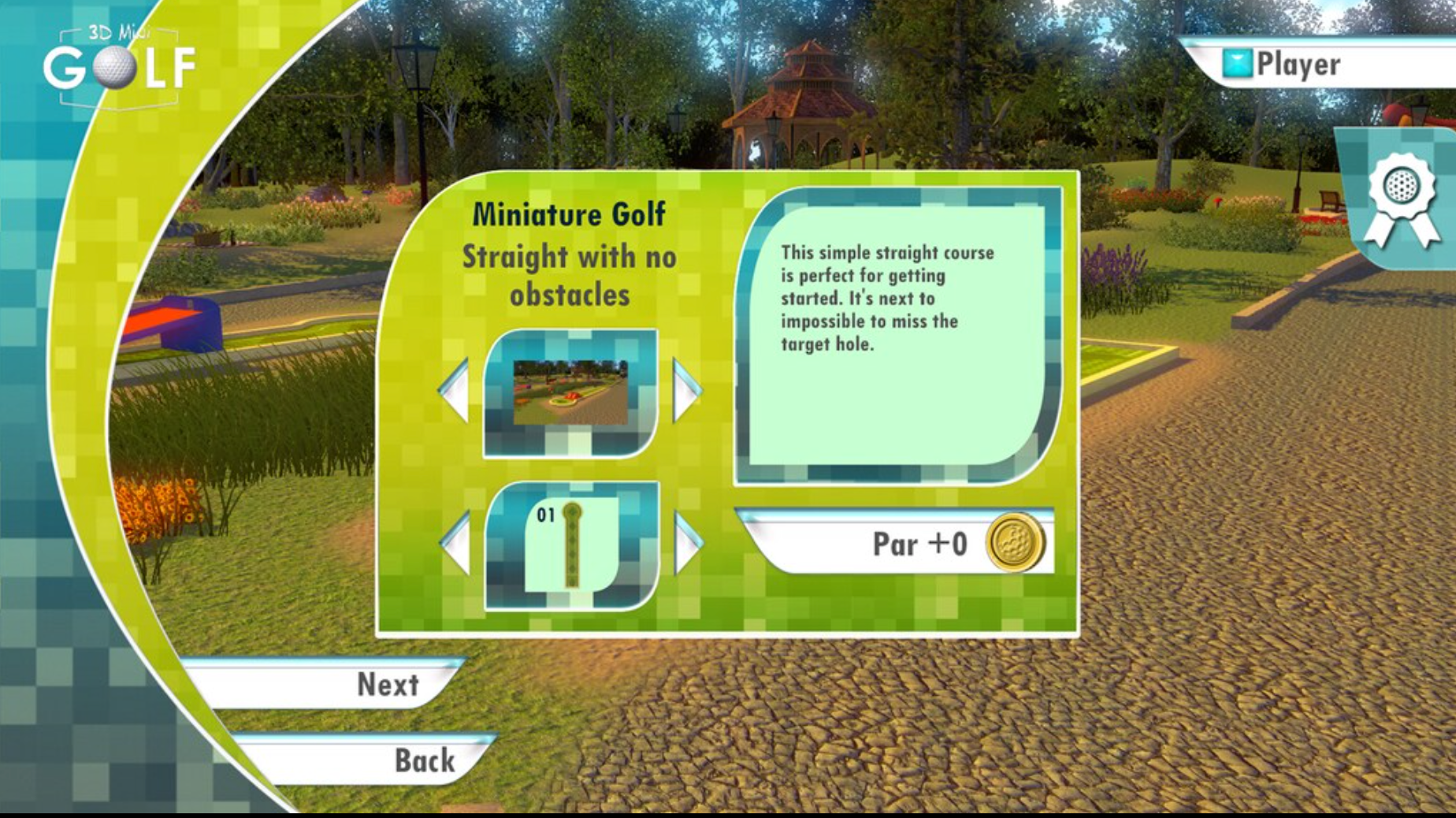The height and width of the screenshot is (818, 1456).
Task: Click the Straight with no obstacles heading
Action: pyautogui.click(x=569, y=275)
